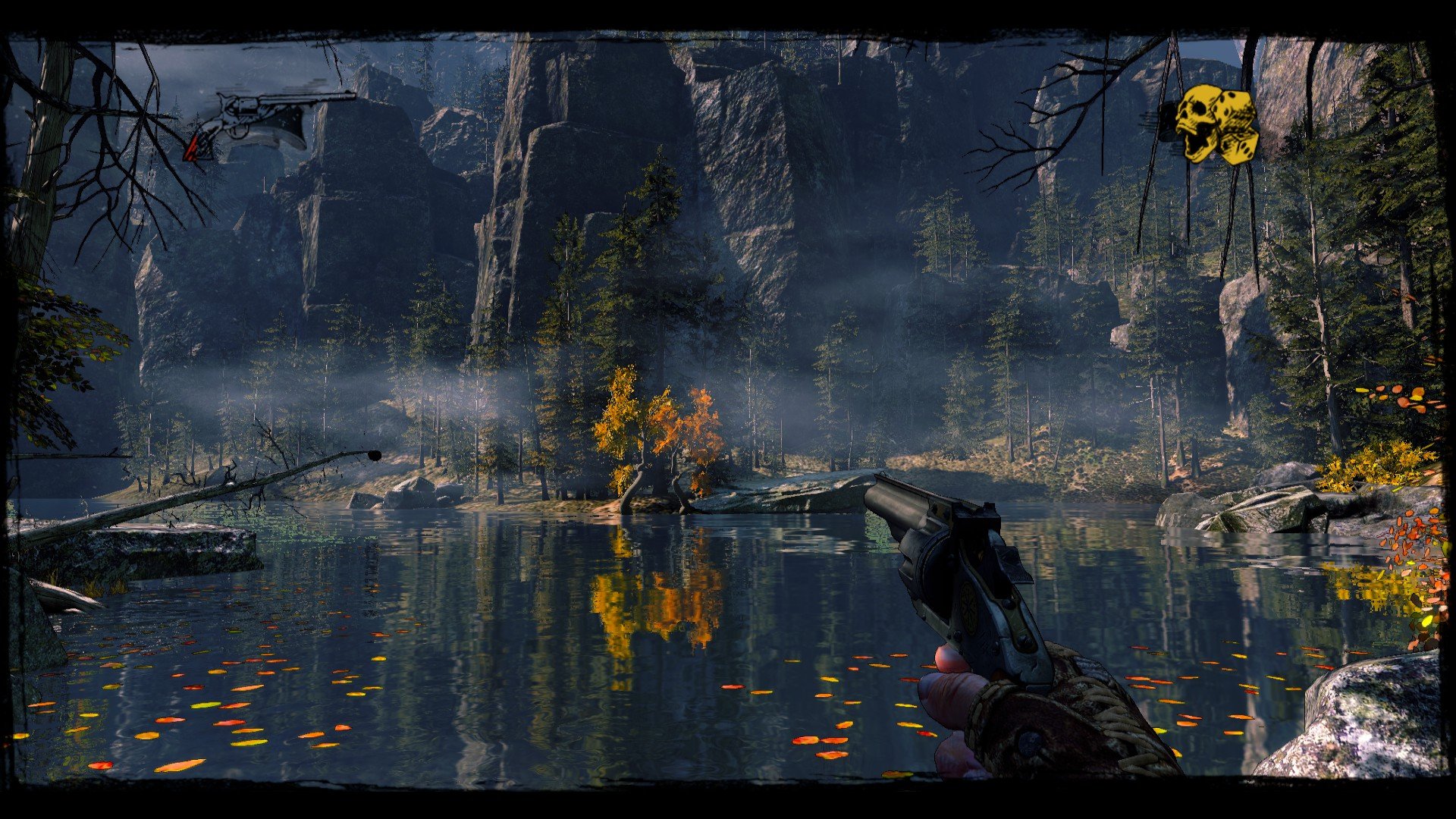Select the yellow skull and dice icon
Screen dimensions: 1456x819
pos(1216,124)
